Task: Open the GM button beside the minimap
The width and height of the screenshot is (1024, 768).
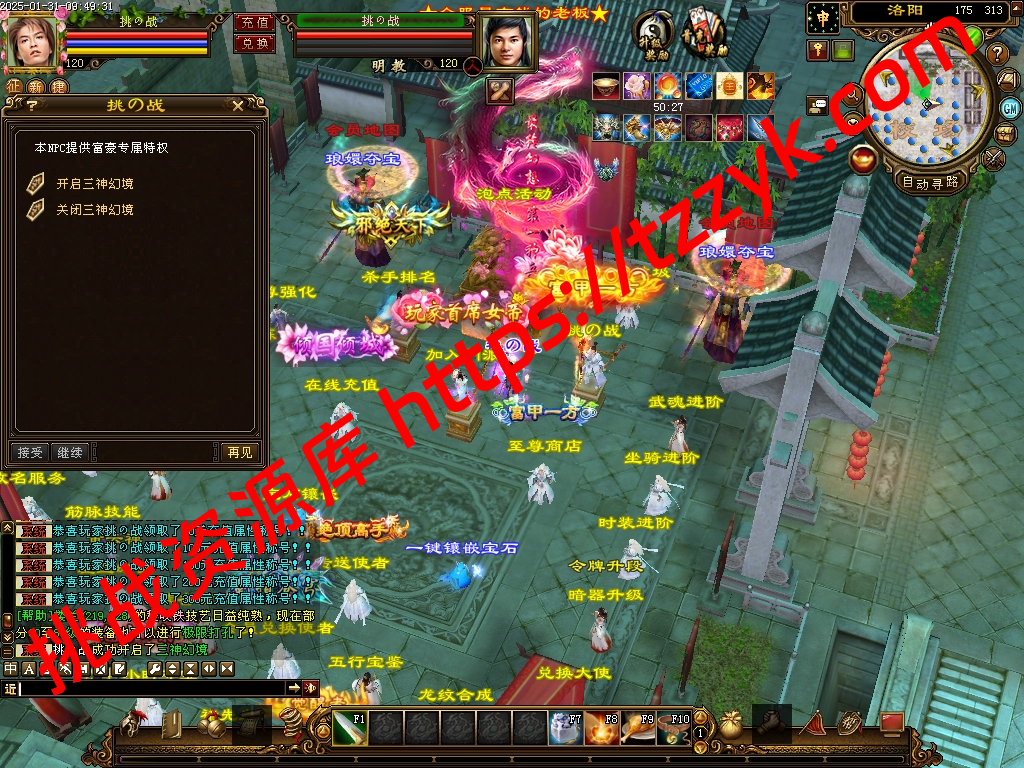Action: [x=1010, y=108]
